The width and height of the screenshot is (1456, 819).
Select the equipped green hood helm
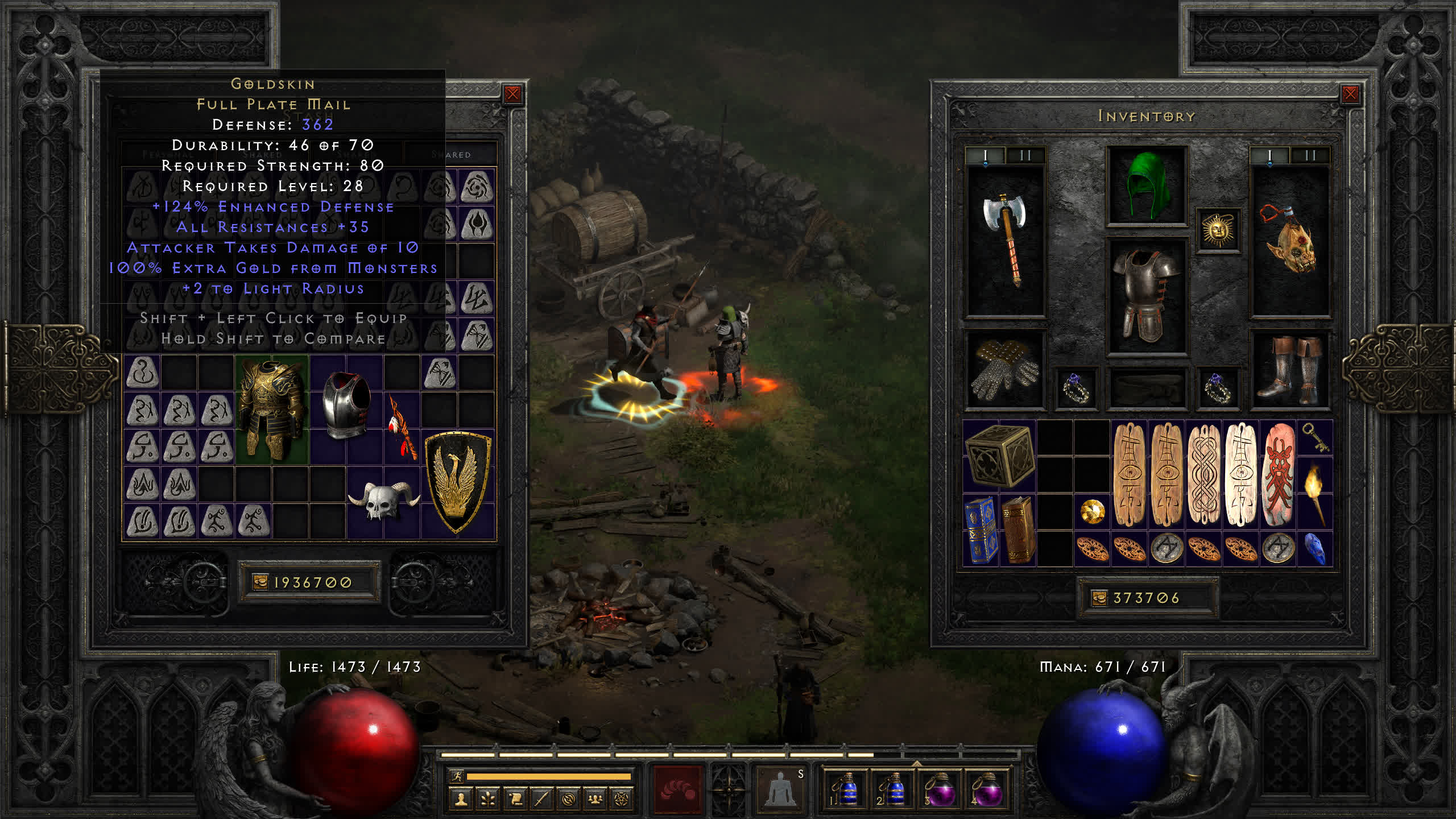pos(1147,186)
